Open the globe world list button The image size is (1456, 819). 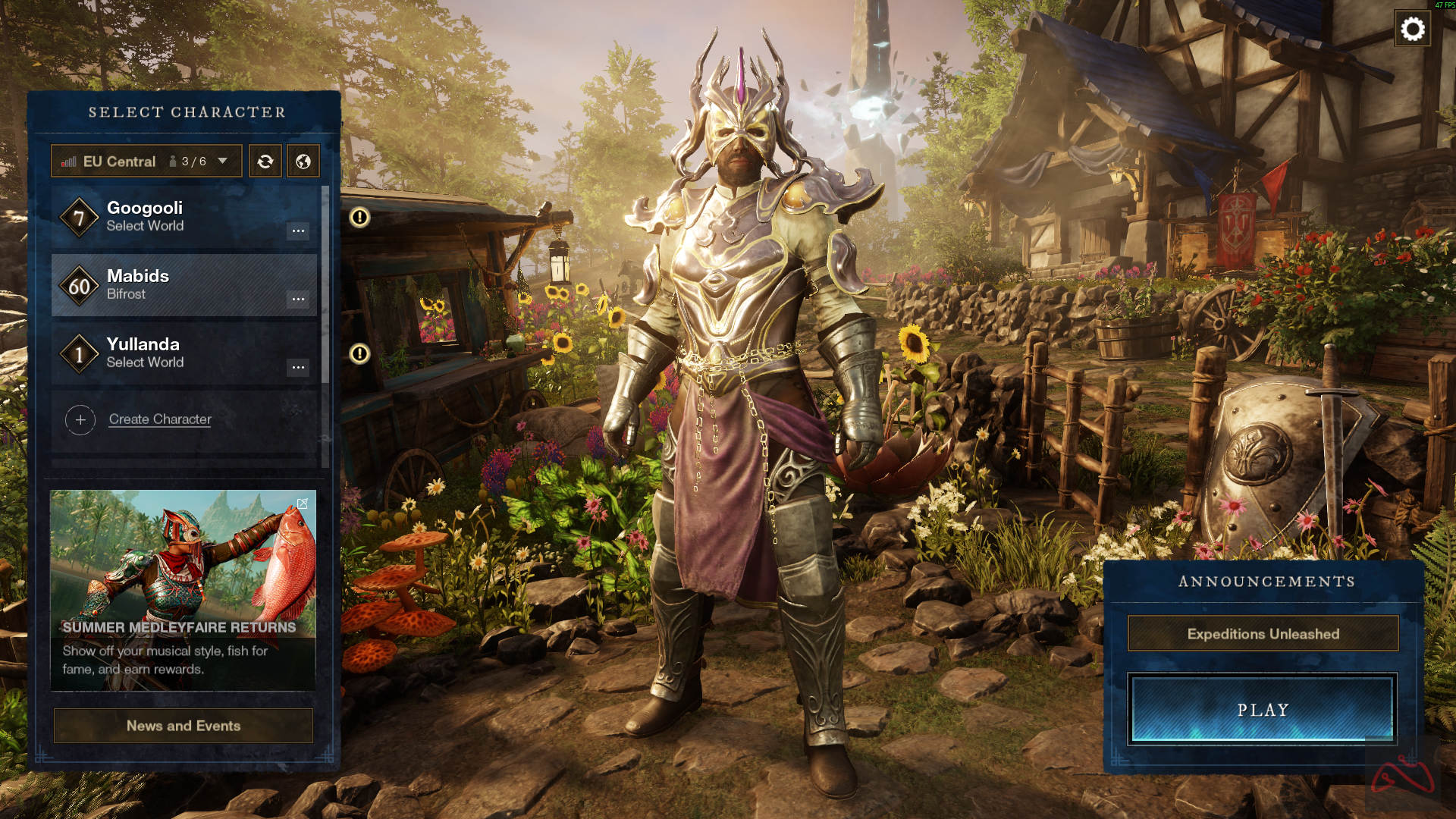coord(303,162)
